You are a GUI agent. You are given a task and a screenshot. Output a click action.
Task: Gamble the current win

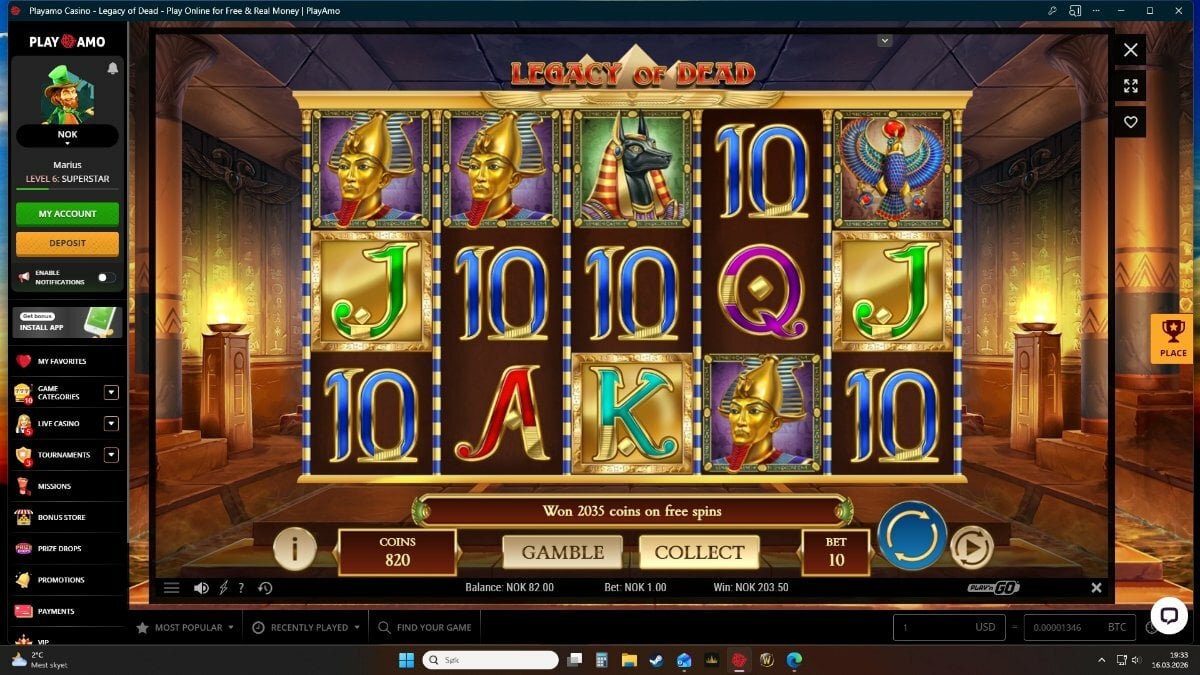coord(562,552)
